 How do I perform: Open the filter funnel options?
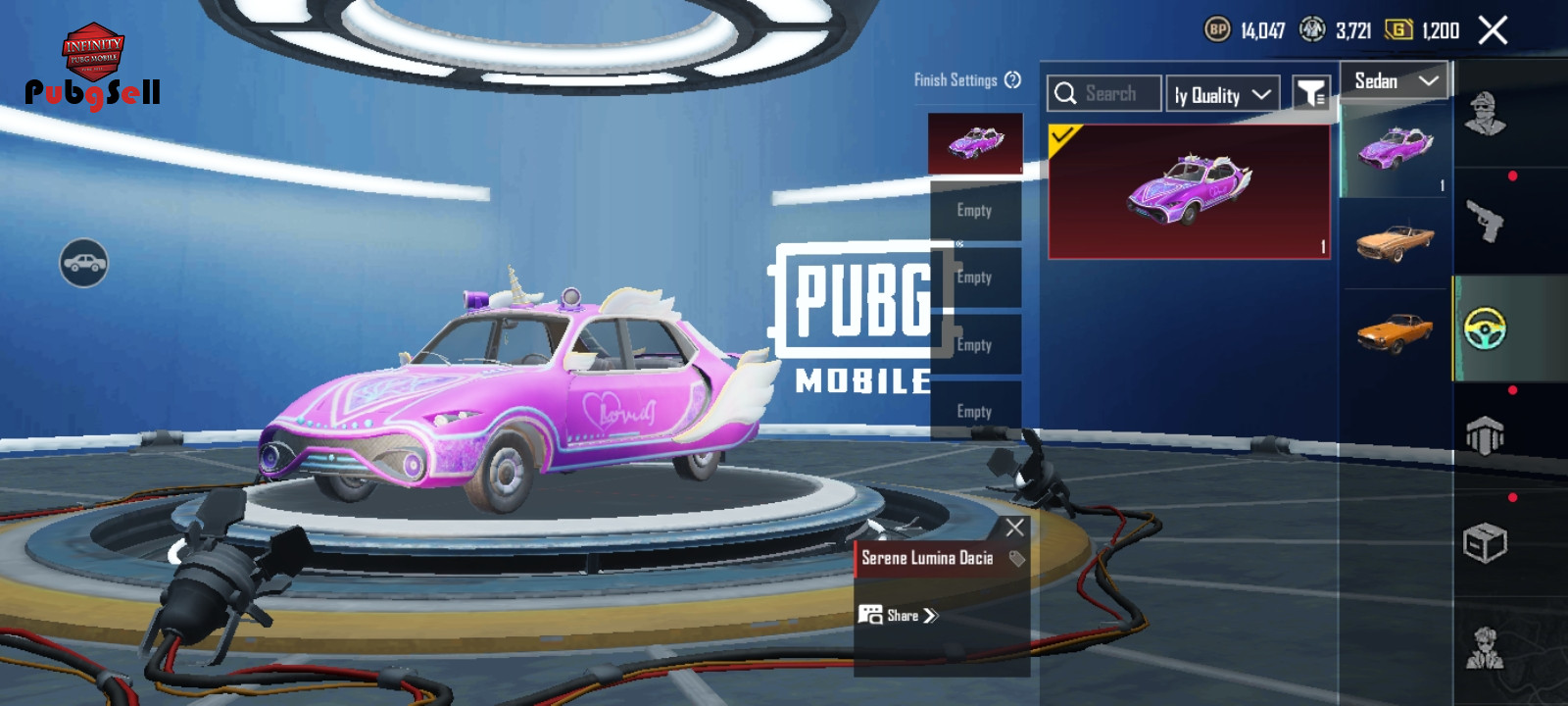click(x=1310, y=94)
